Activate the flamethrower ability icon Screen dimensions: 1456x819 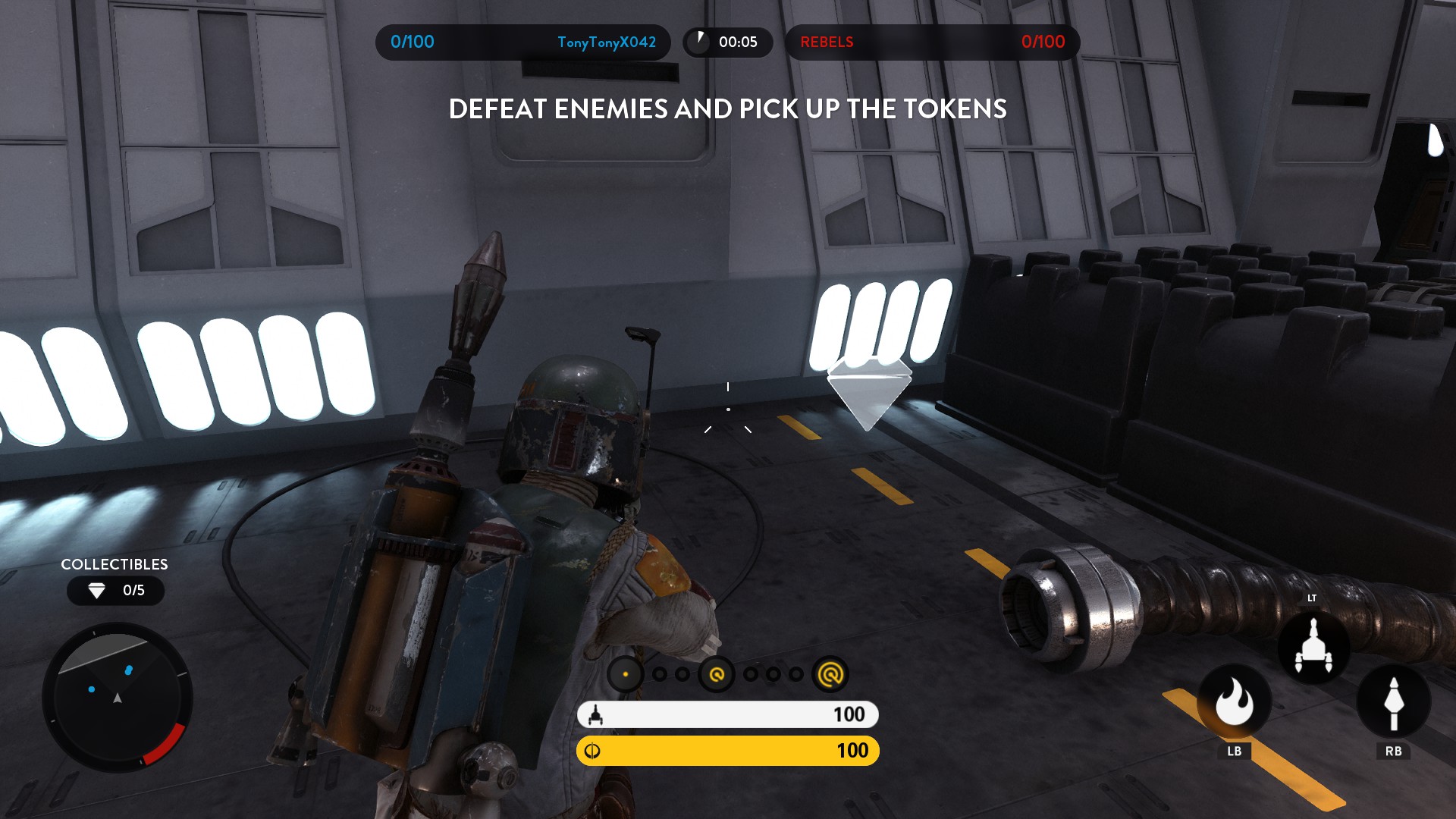1234,703
